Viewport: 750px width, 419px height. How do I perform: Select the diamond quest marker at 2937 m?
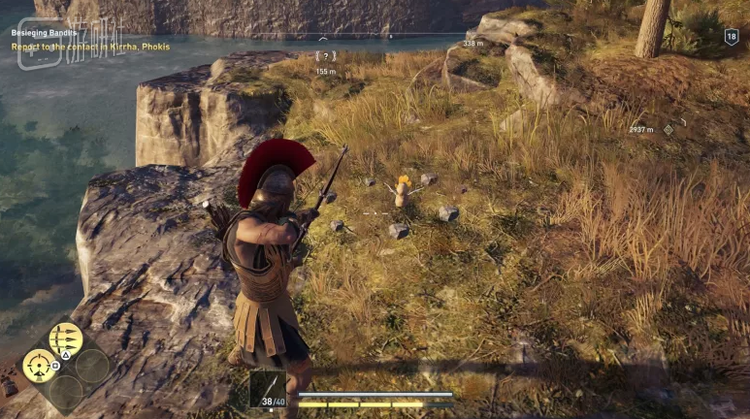click(x=669, y=129)
